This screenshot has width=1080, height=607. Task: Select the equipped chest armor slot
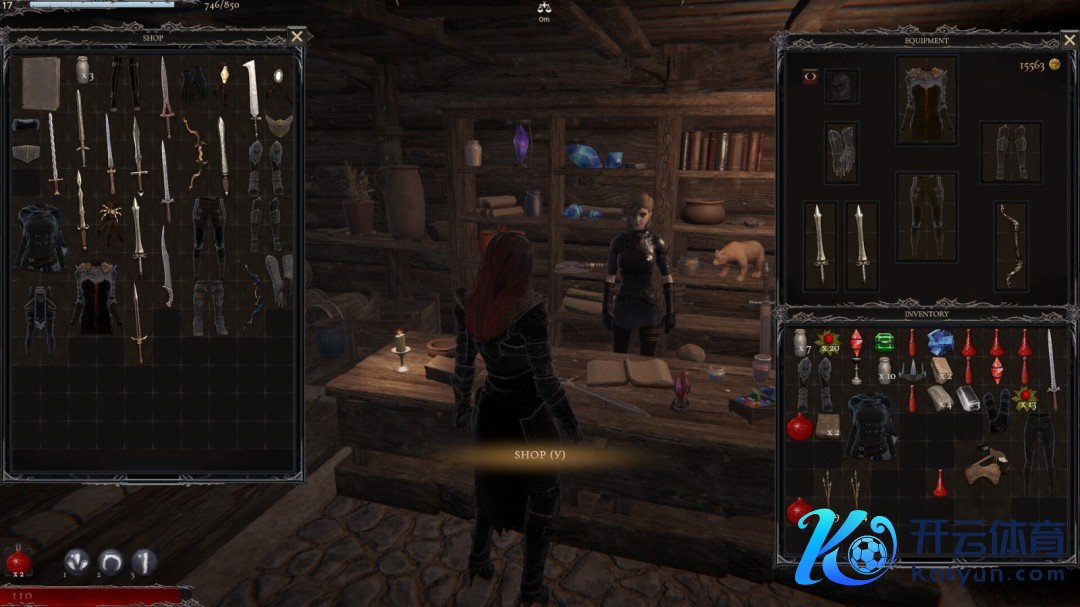pyautogui.click(x=926, y=100)
